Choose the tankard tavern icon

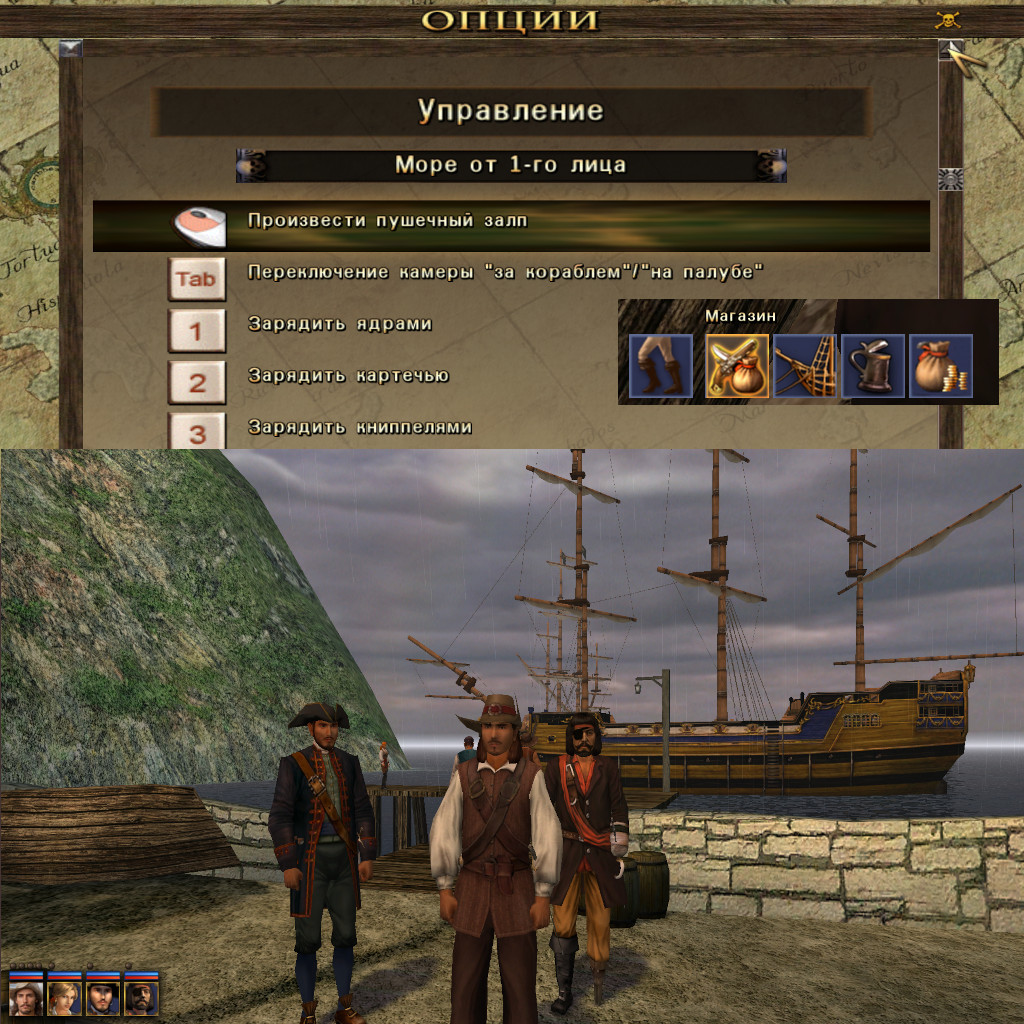873,366
